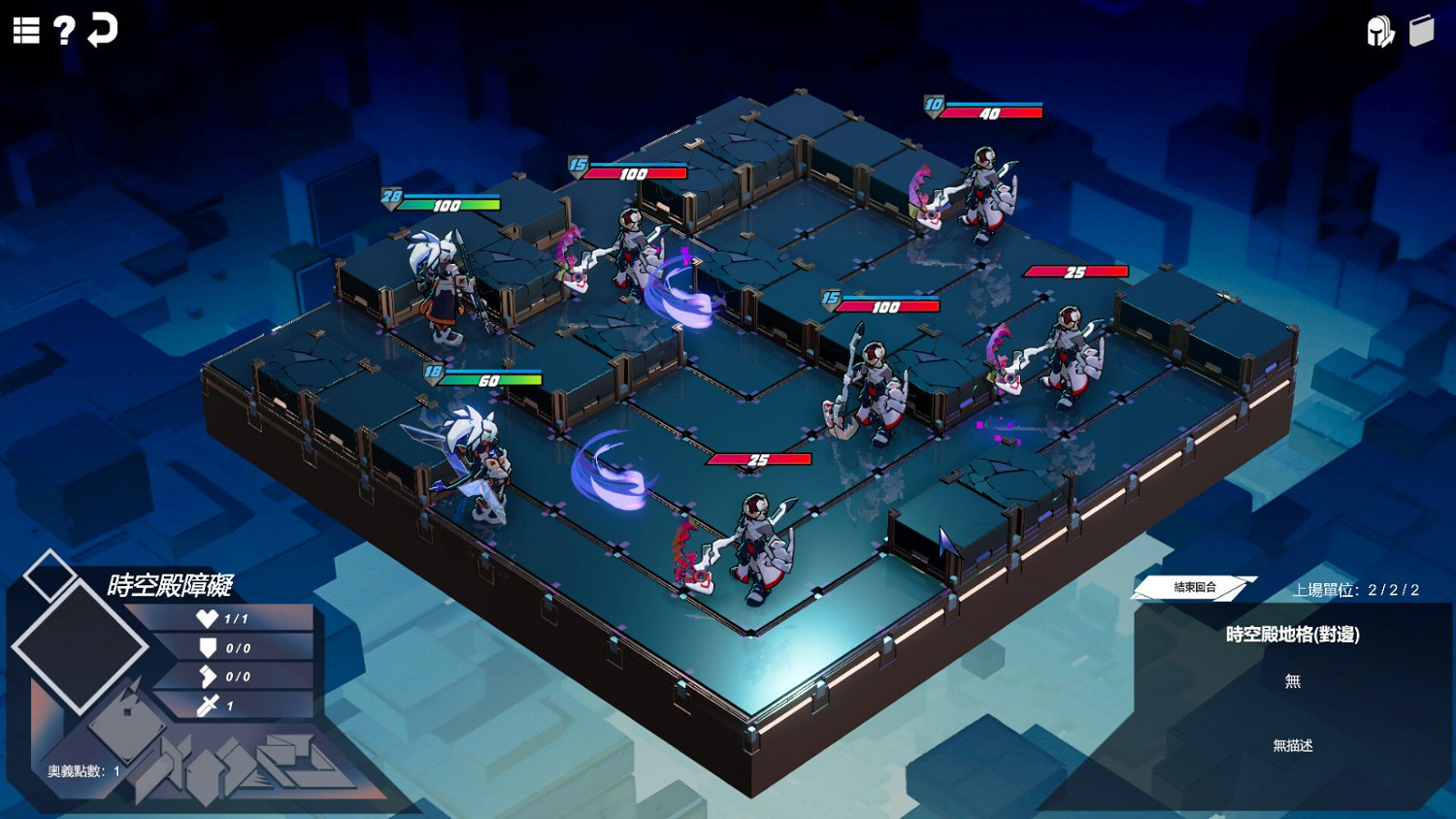Viewport: 1456px width, 819px height.
Task: Click the 上場單位 2/2/2 counter
Action: tap(1356, 588)
